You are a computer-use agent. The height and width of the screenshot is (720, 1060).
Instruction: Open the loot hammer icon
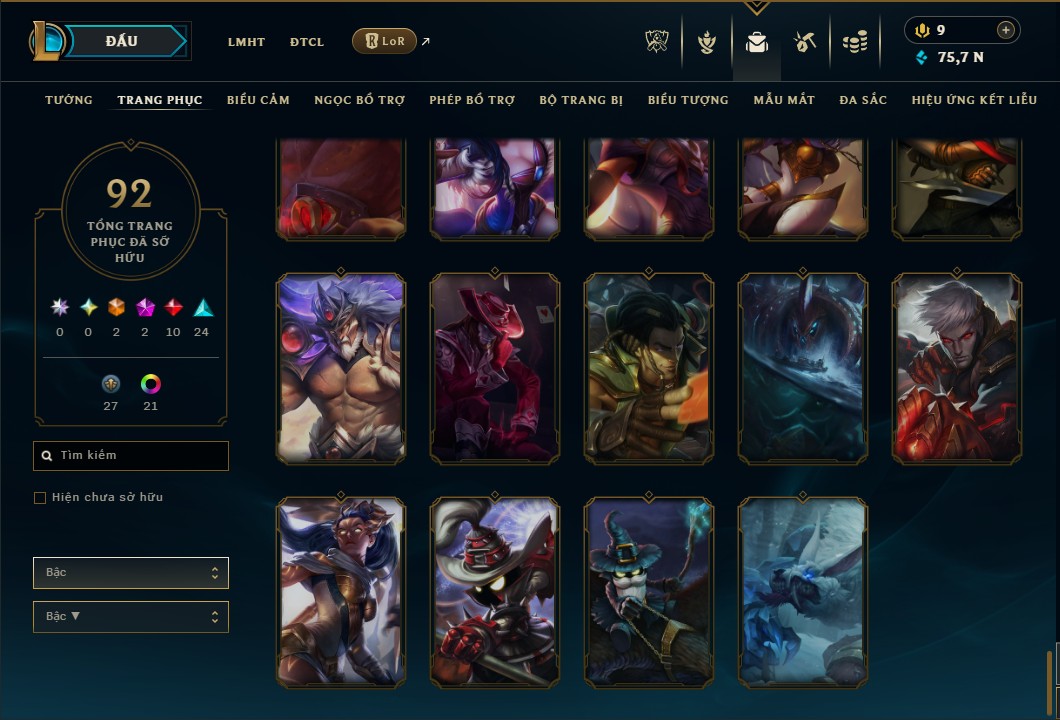click(x=805, y=42)
